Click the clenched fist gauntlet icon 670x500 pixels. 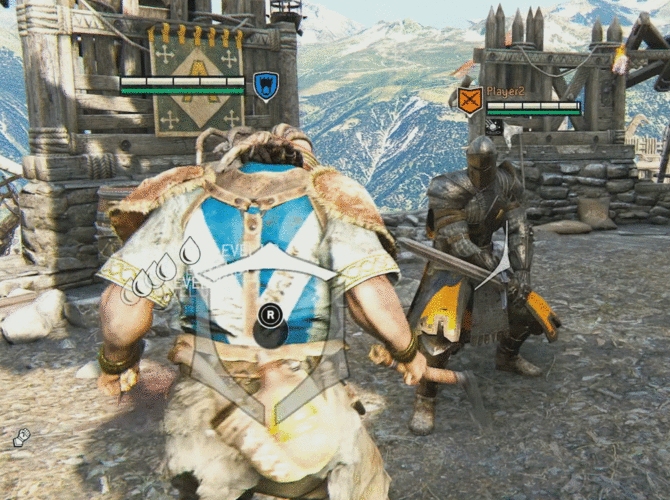click(x=21, y=436)
